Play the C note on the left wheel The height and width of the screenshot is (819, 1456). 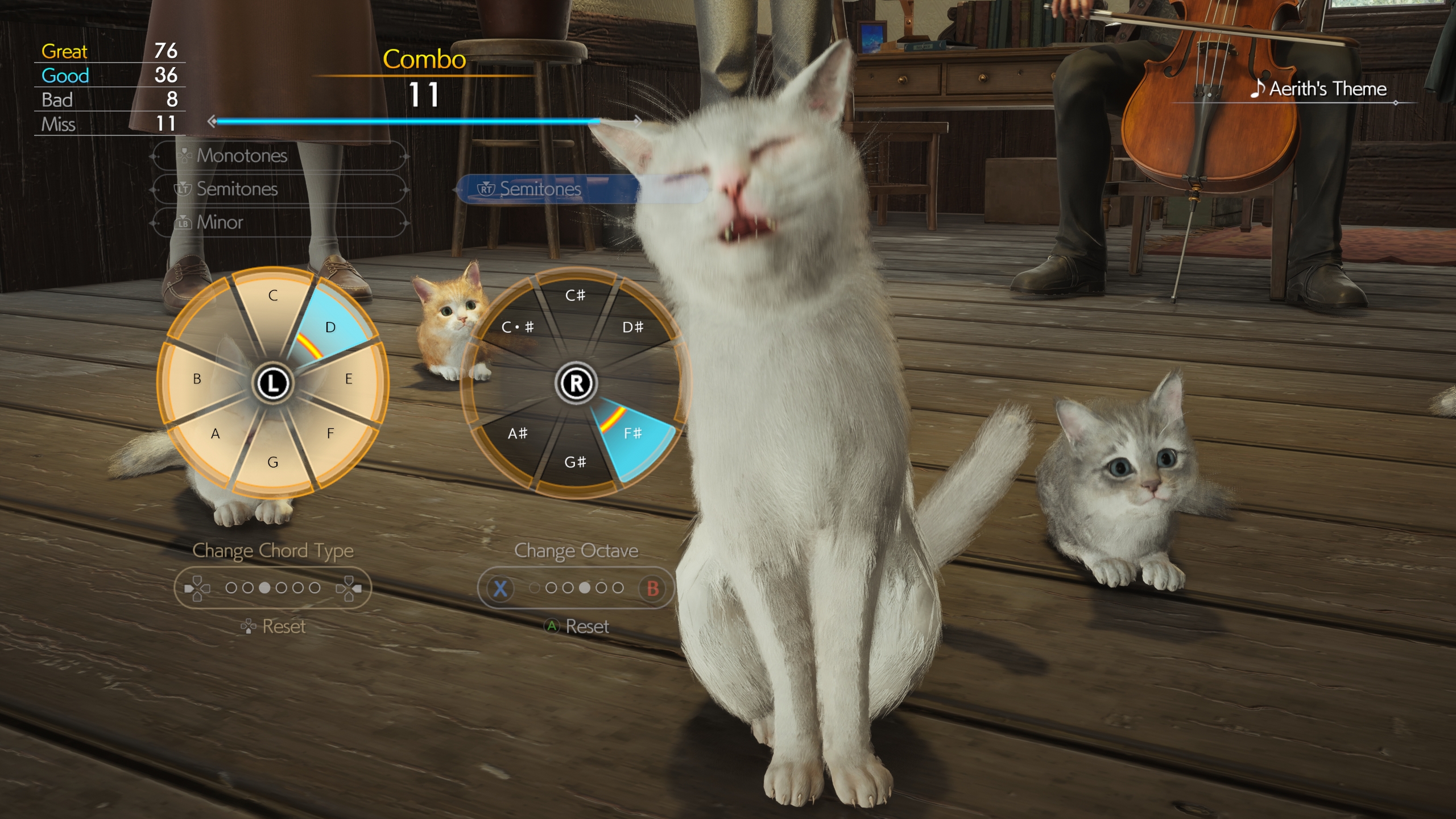tap(273, 296)
